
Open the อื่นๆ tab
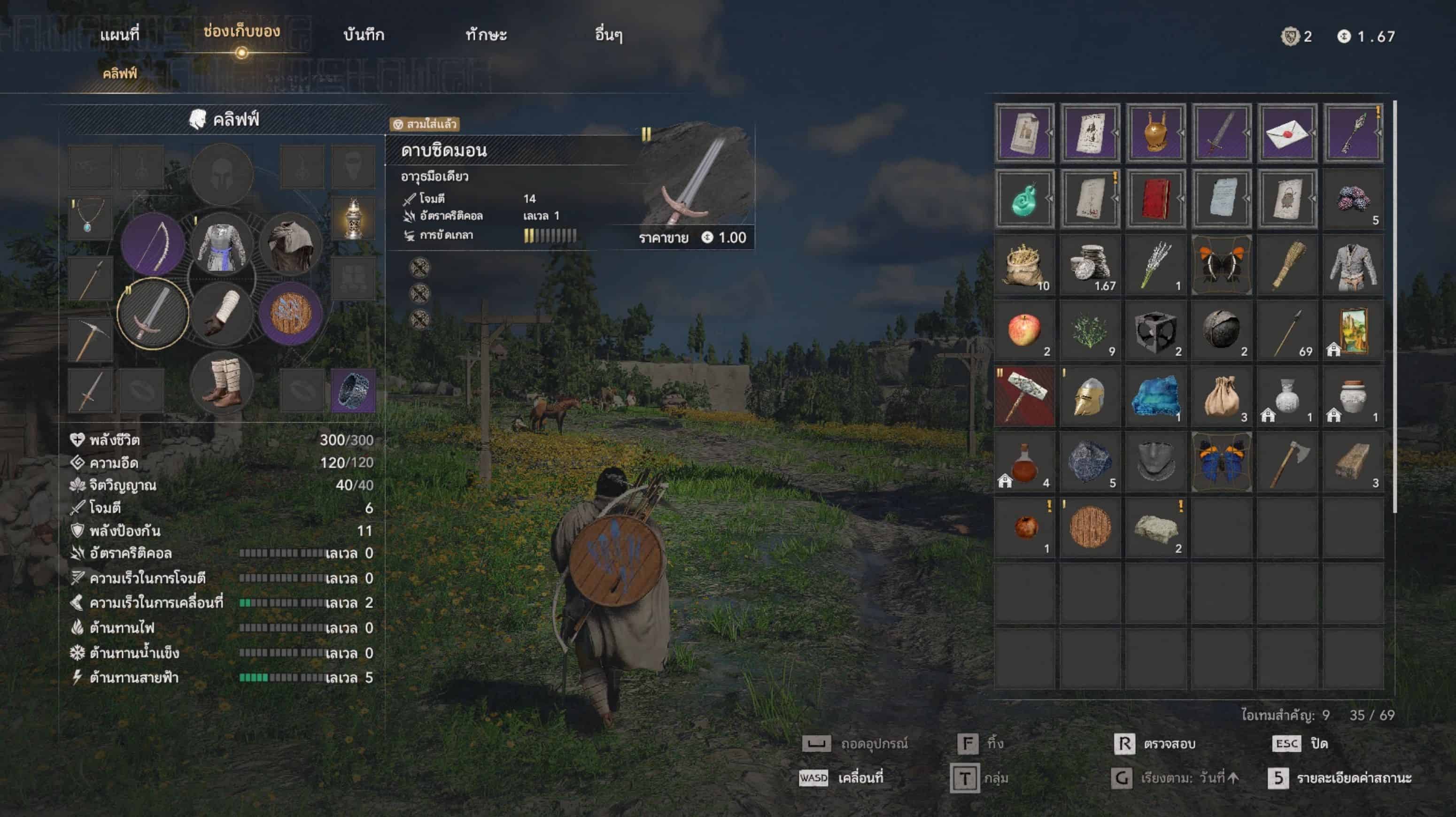(608, 35)
